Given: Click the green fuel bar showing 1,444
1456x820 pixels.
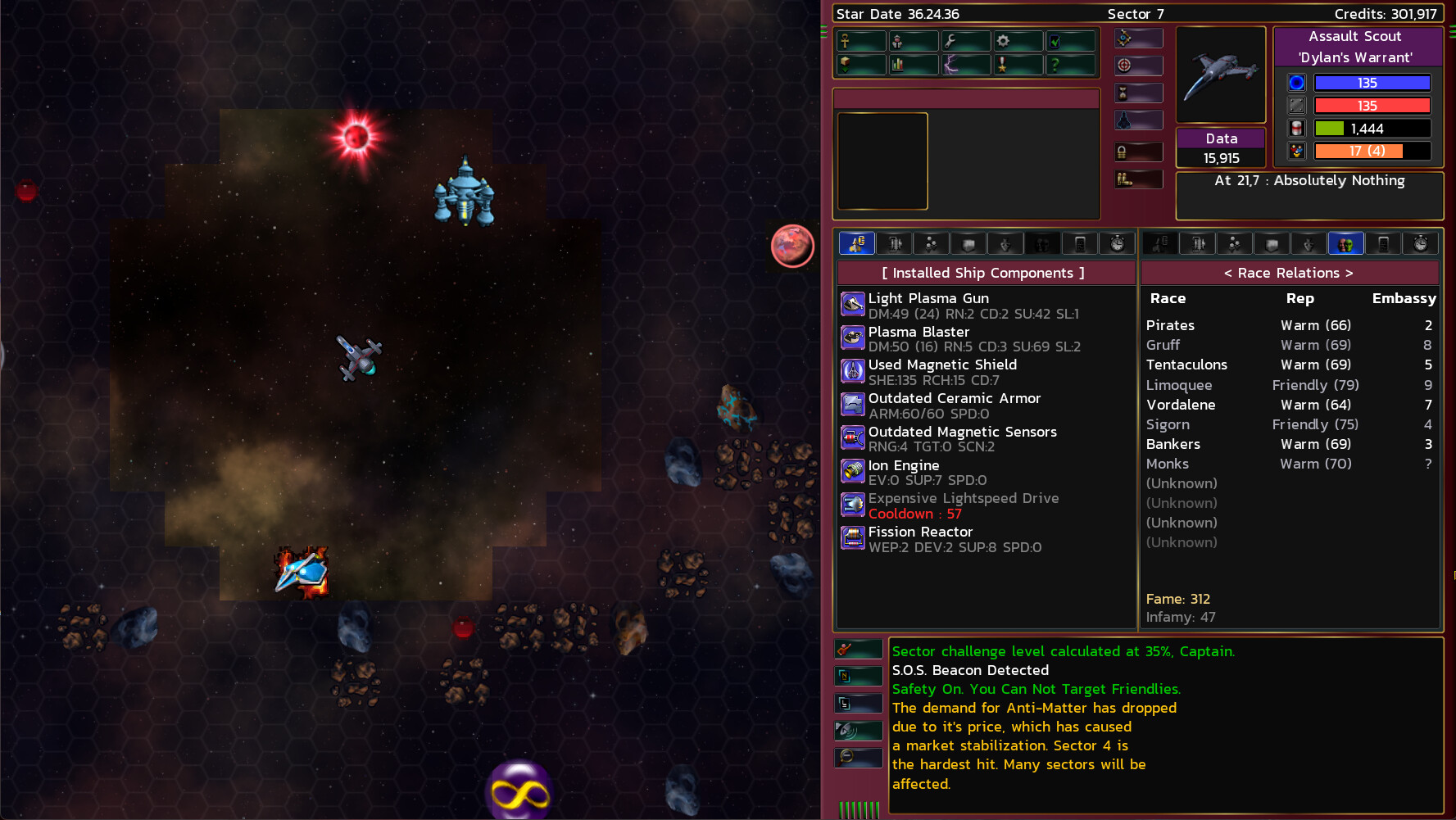Looking at the screenshot, I should (x=1372, y=128).
